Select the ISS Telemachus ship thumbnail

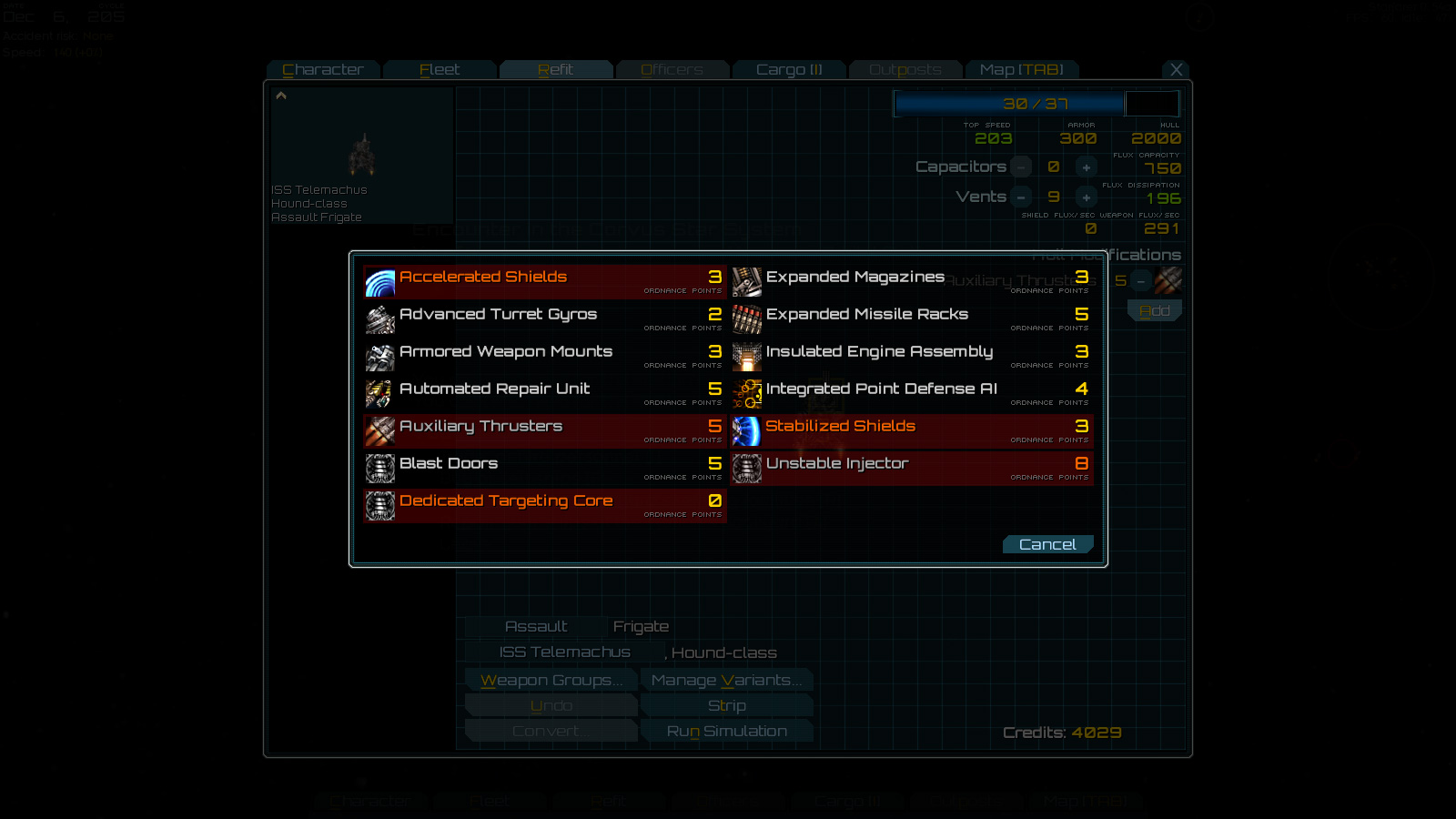[x=360, y=155]
